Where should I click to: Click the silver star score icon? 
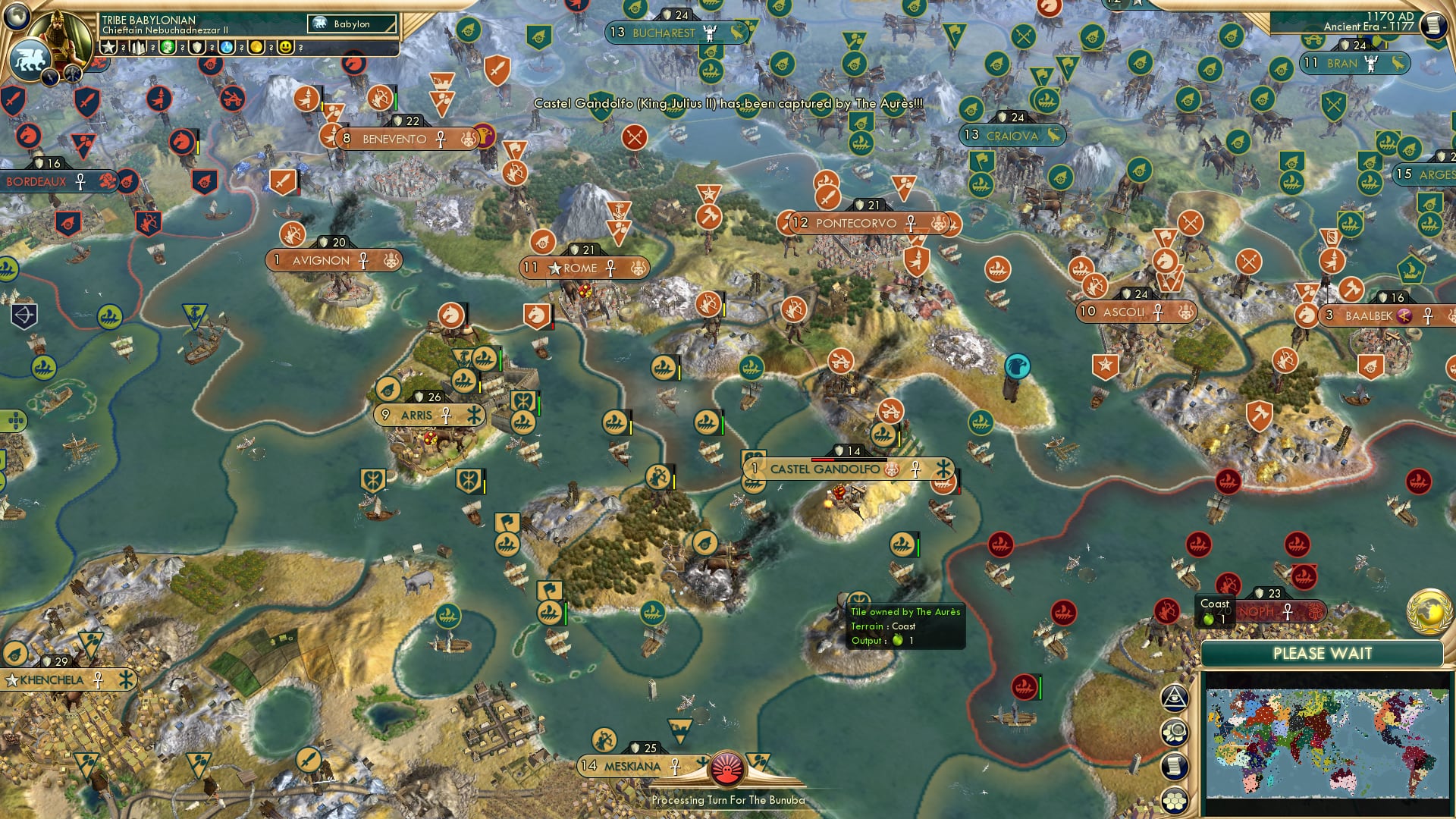pyautogui.click(x=109, y=47)
